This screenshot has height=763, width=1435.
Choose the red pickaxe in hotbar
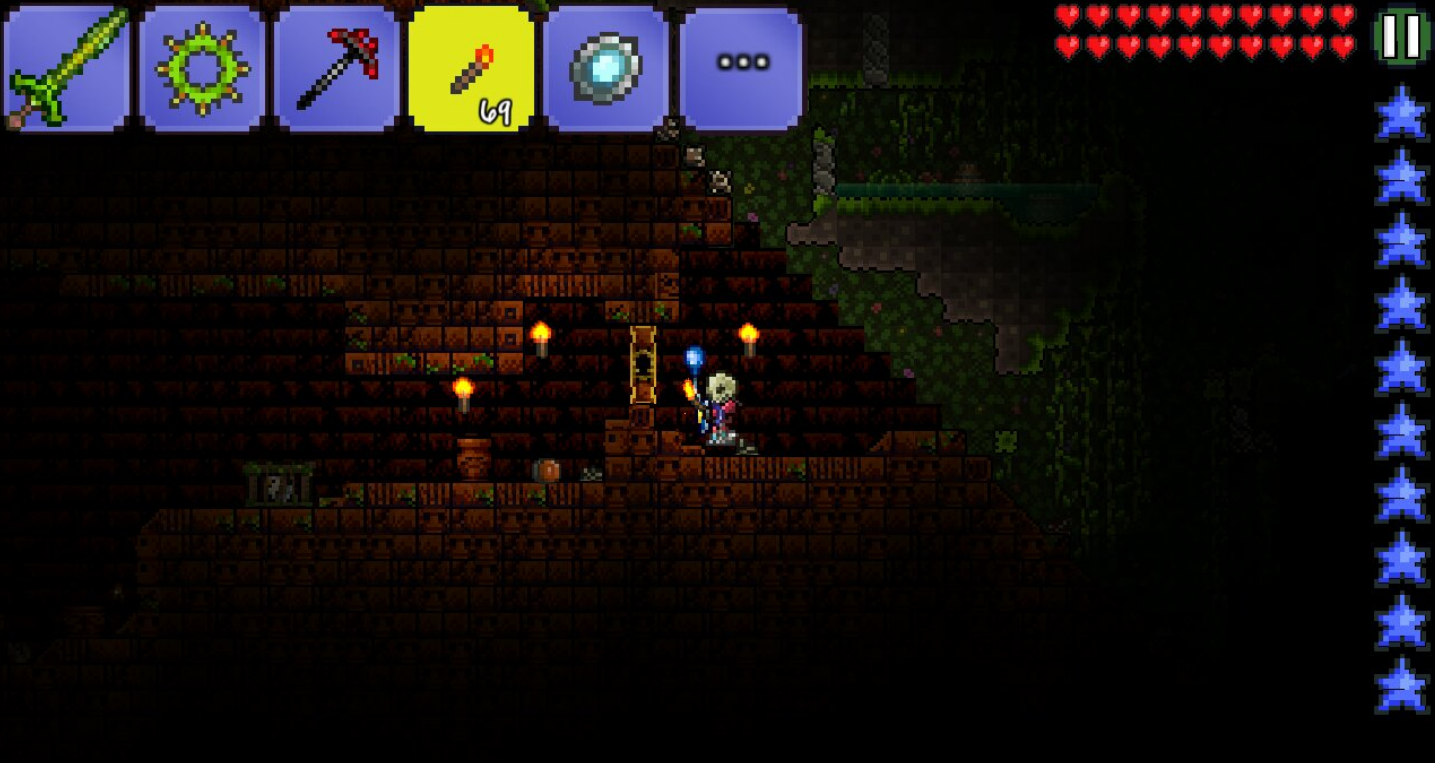pos(337,68)
